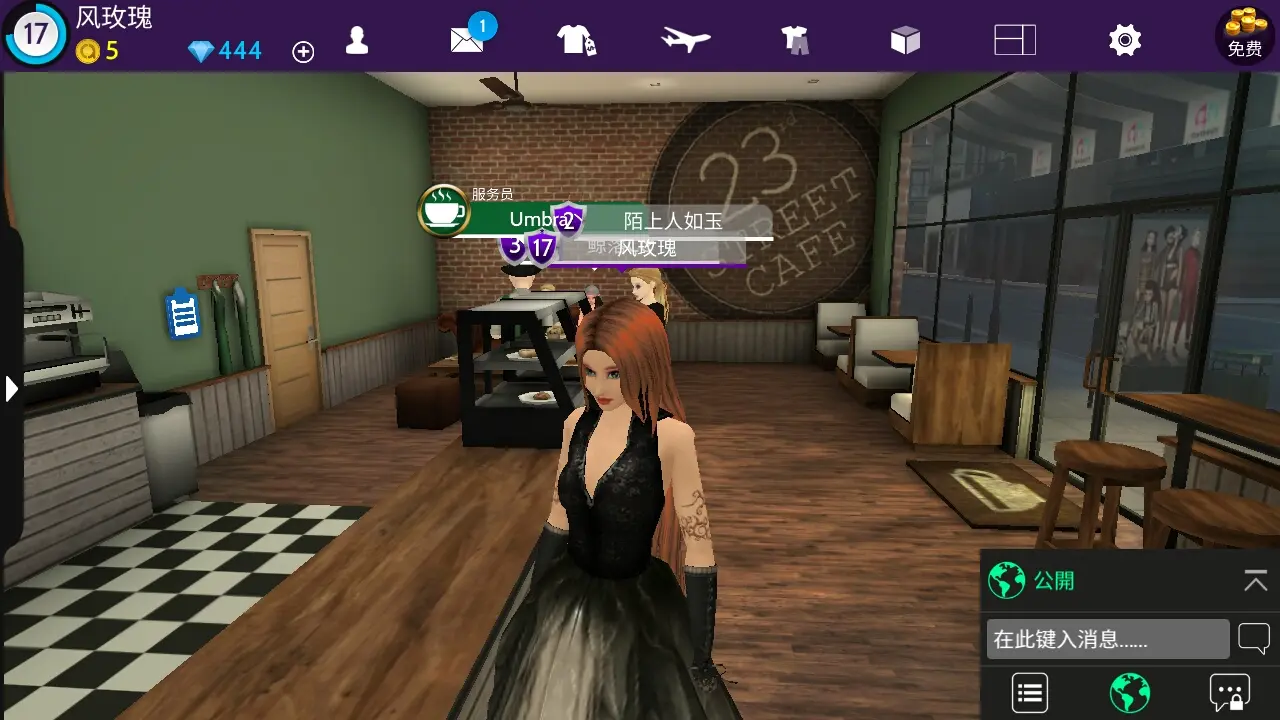This screenshot has height=720, width=1280.
Task: Open the gear settings menu
Action: (x=1125, y=40)
